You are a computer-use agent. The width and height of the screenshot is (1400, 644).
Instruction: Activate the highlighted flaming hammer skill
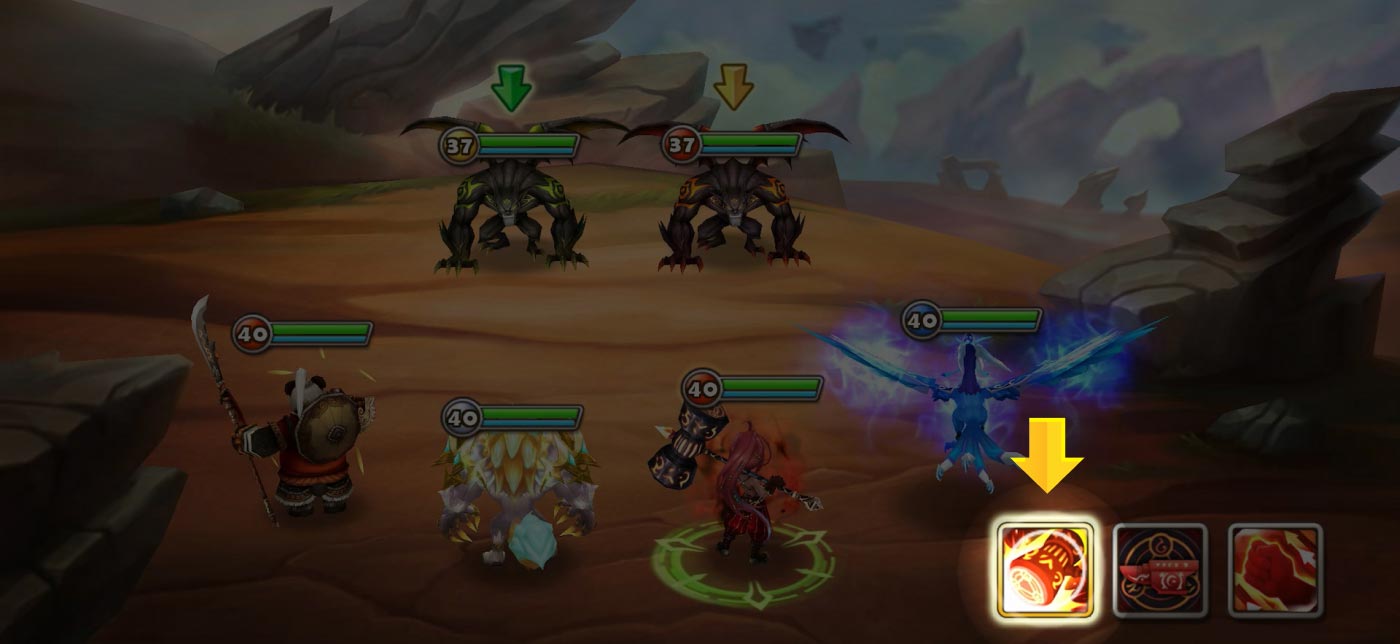[1045, 570]
